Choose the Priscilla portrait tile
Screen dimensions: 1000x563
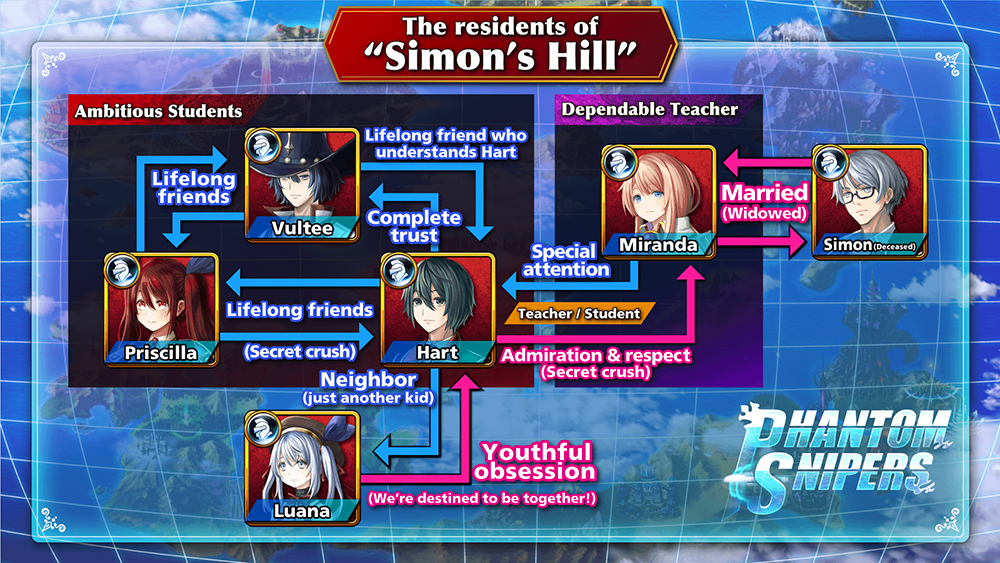pos(160,308)
